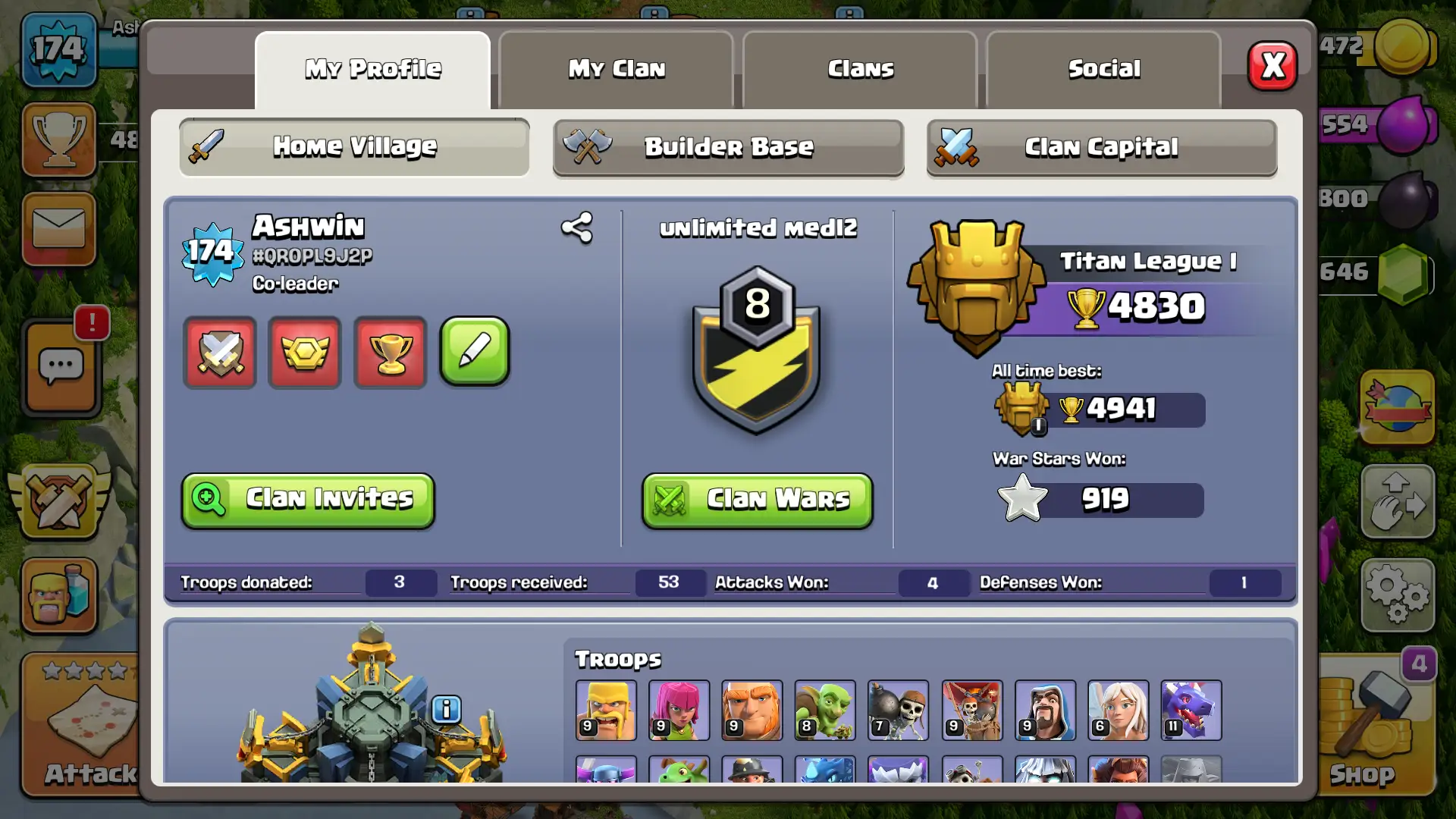
Task: Choose the Wizard troop icon
Action: pos(1044,710)
